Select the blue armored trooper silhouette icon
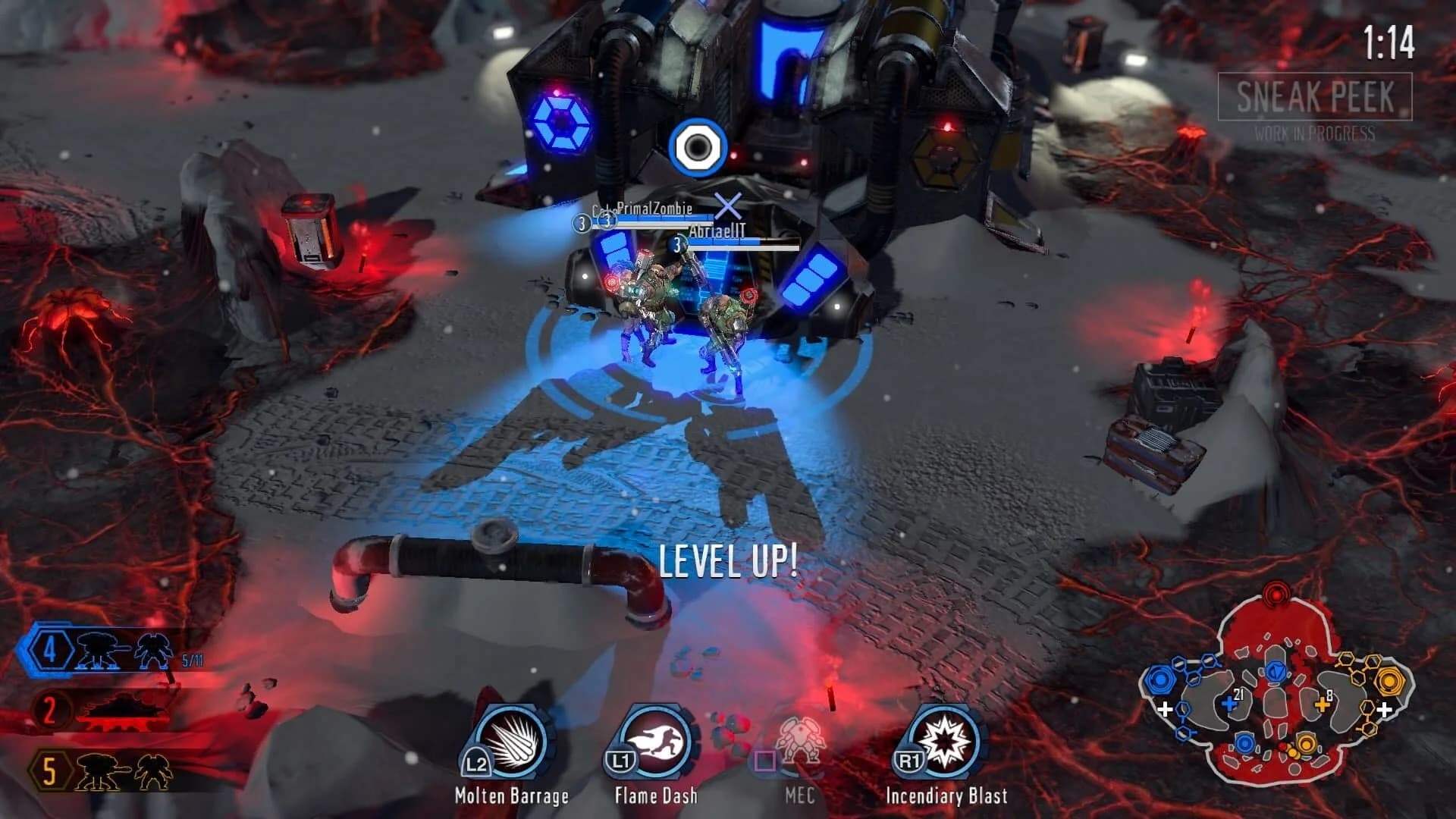The height and width of the screenshot is (819, 1456). 153,651
